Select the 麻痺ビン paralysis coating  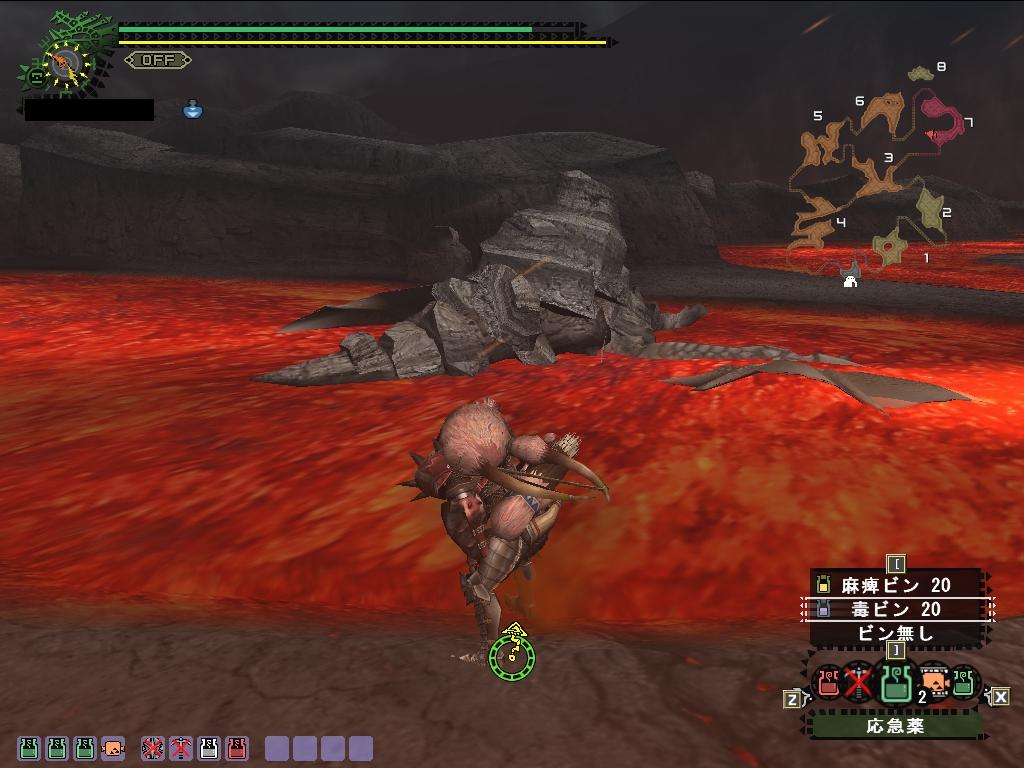tap(896, 585)
